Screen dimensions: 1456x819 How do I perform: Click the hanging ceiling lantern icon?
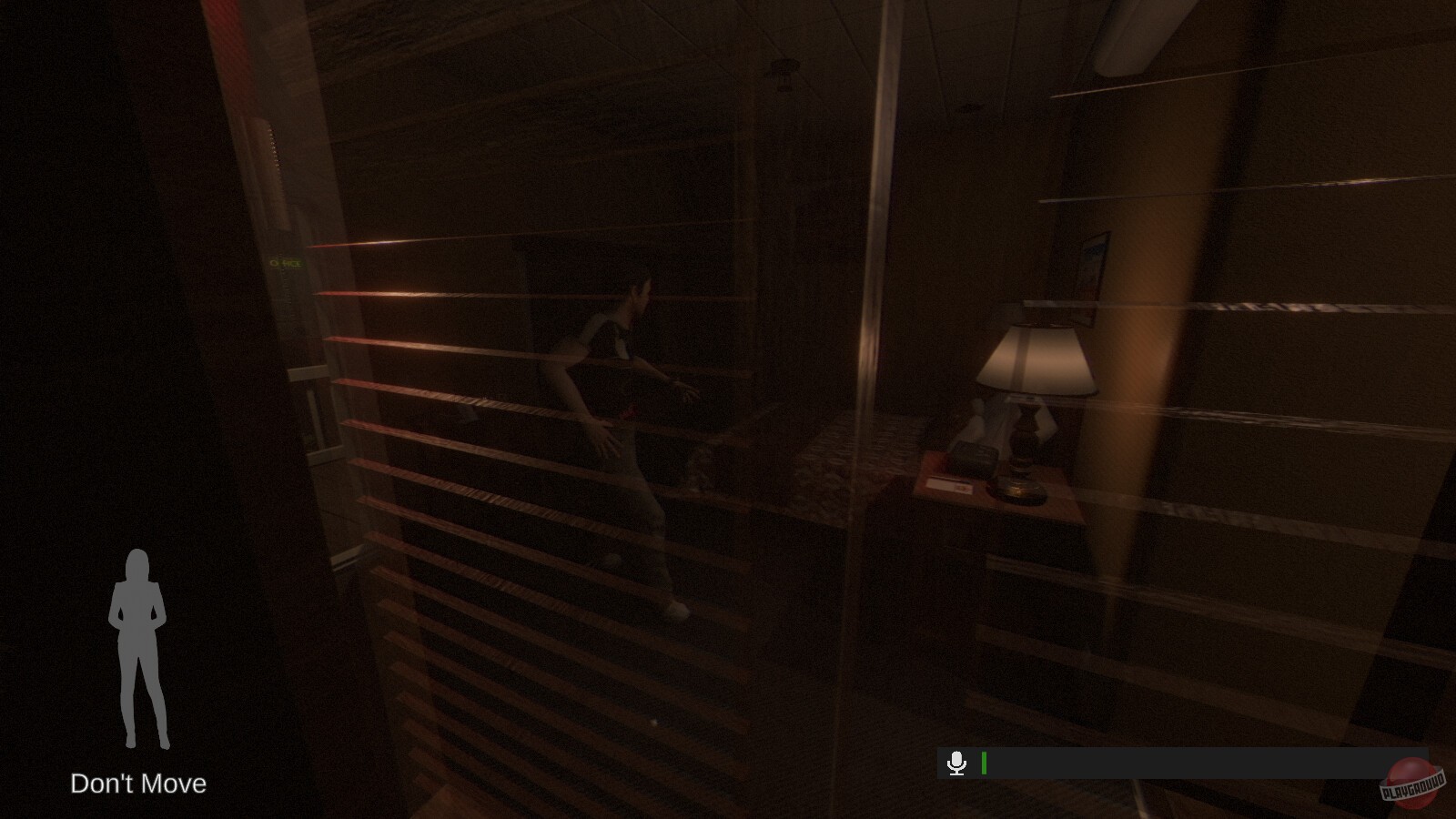783,71
